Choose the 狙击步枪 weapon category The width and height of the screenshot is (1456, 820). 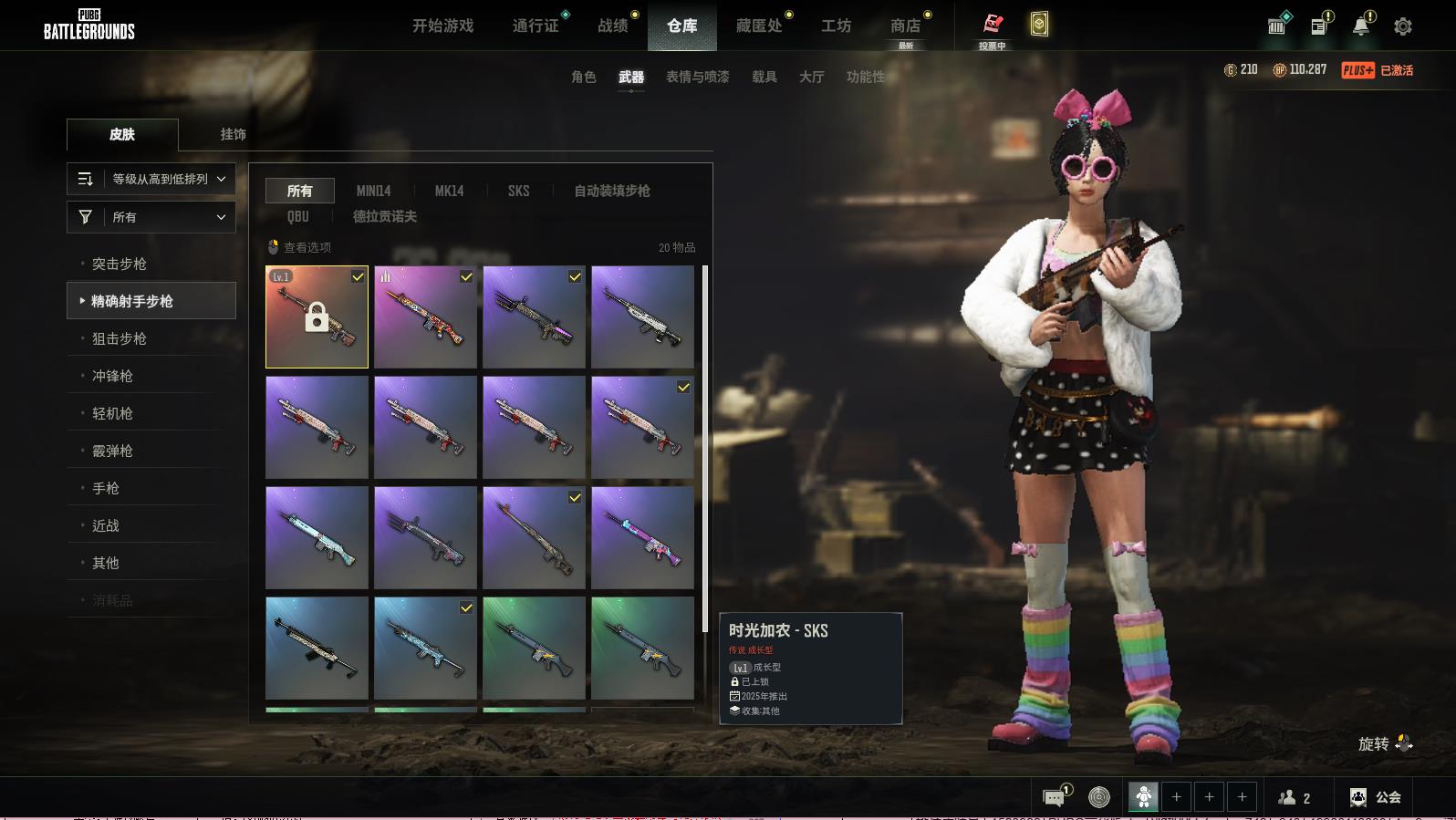pos(120,338)
